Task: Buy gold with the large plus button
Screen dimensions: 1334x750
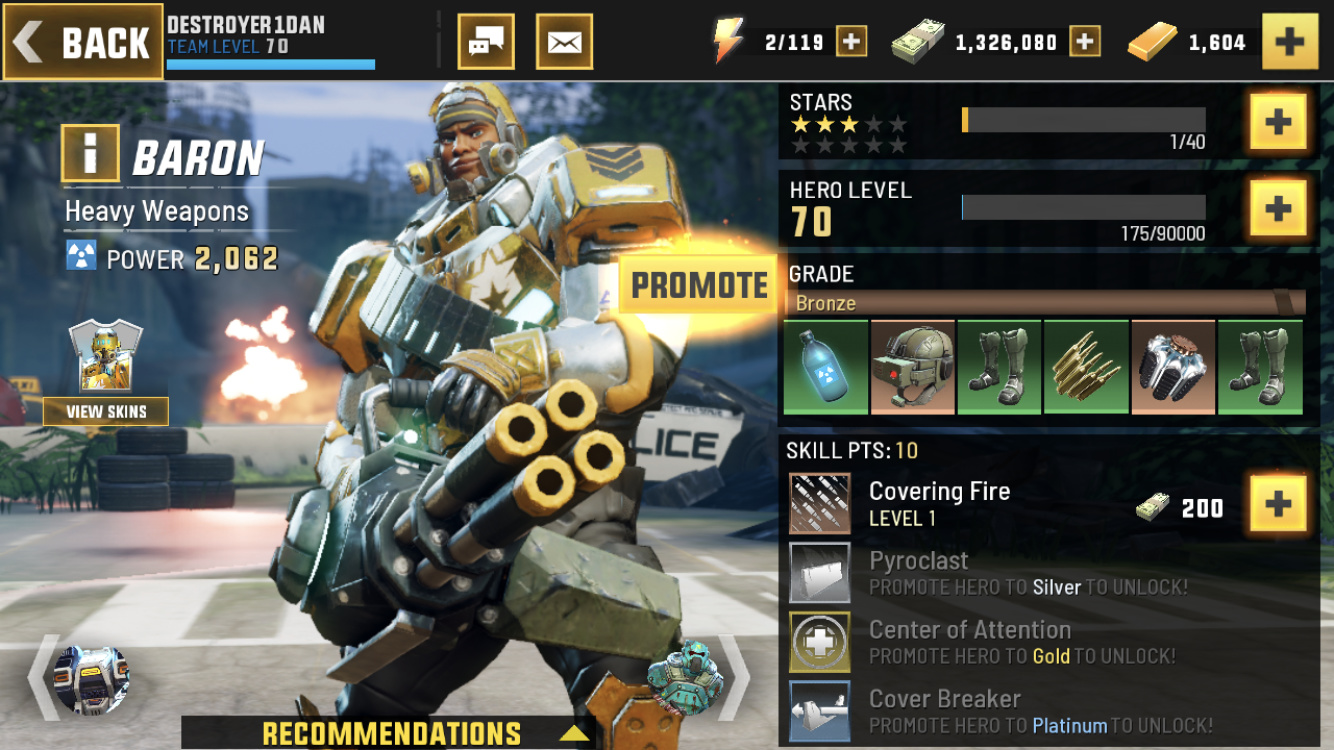Action: tap(1290, 42)
